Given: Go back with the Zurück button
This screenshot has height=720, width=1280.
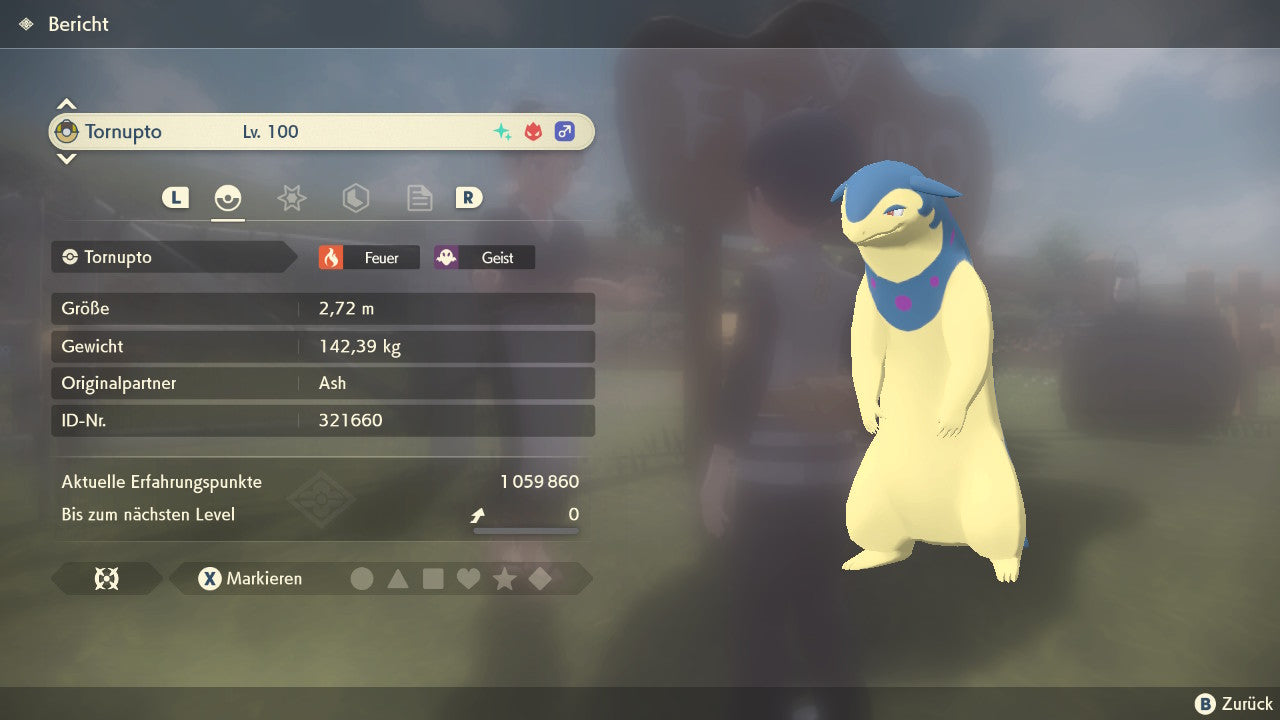Looking at the screenshot, I should 1234,704.
